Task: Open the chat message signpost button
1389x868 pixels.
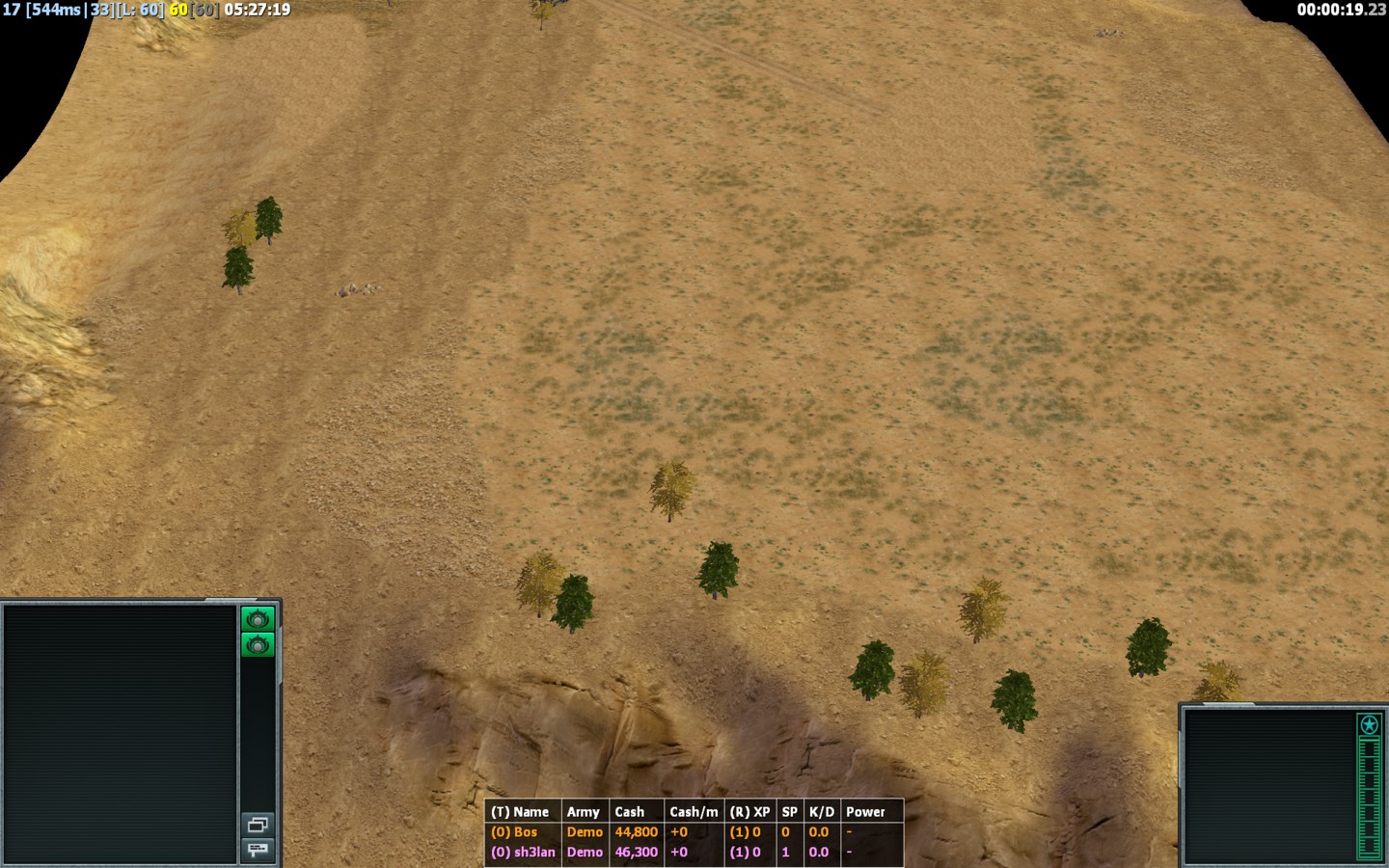Action: 258,850
